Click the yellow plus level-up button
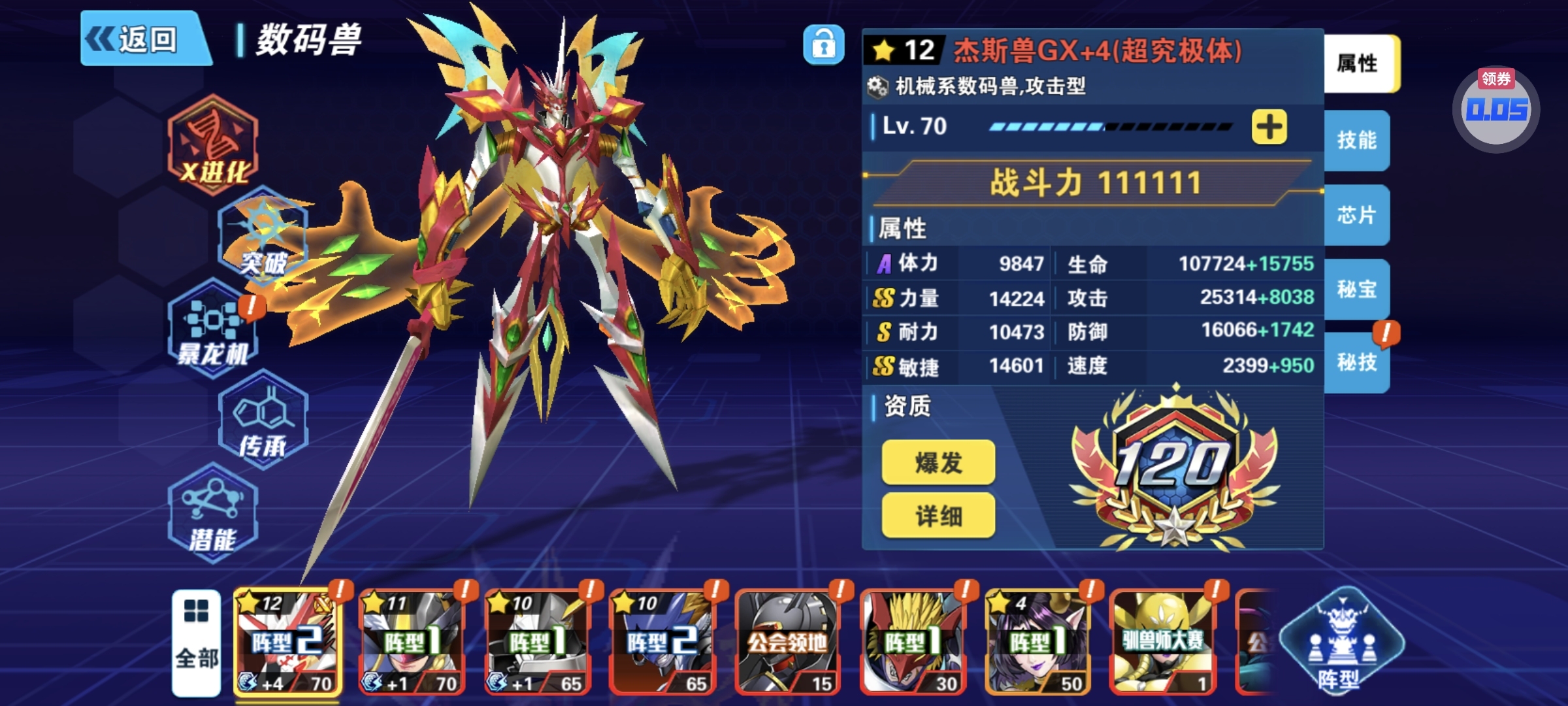Viewport: 1568px width, 706px height. coord(1269,127)
